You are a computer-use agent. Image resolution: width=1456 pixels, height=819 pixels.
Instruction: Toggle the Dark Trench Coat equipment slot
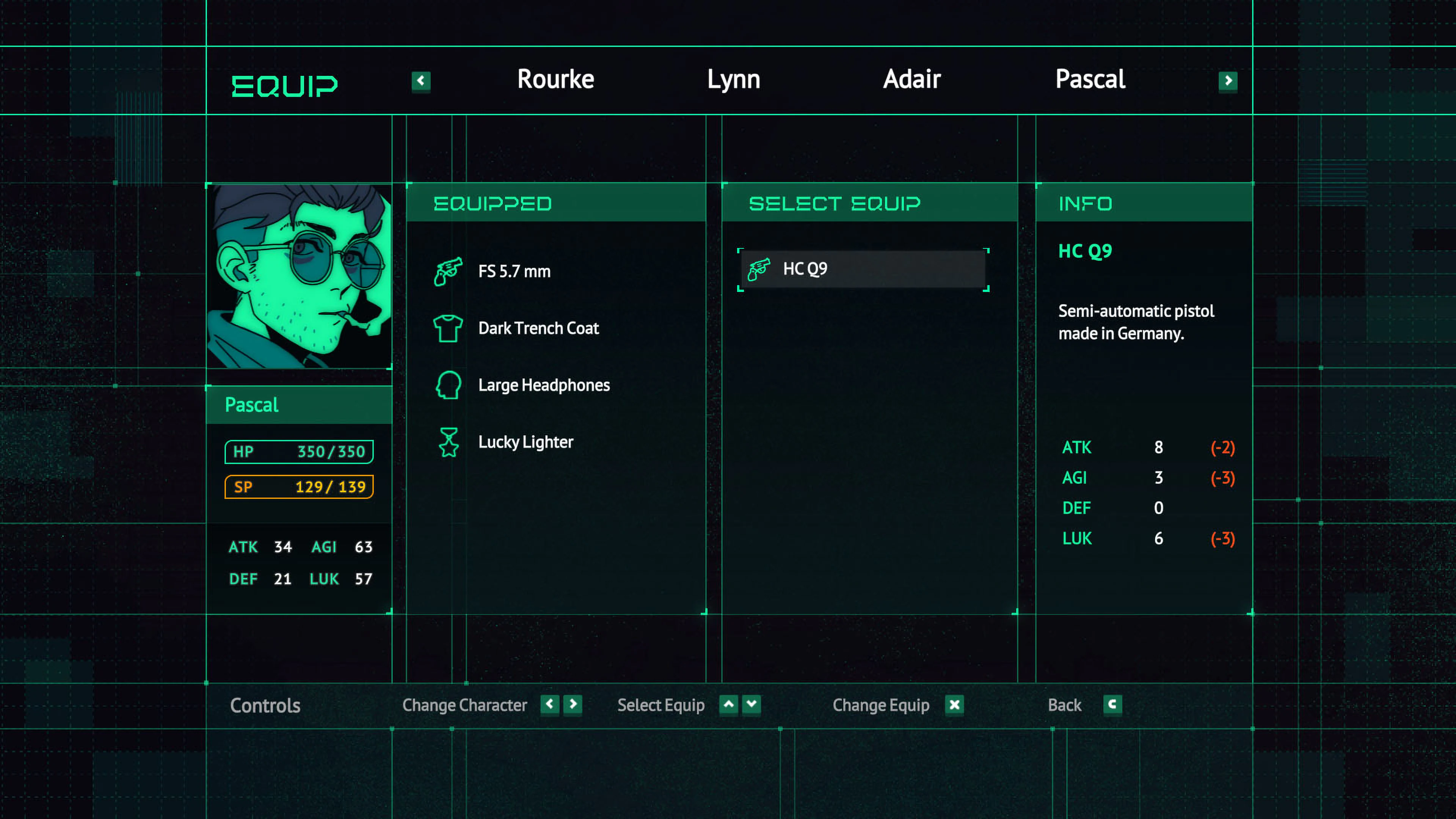pyautogui.click(x=538, y=328)
